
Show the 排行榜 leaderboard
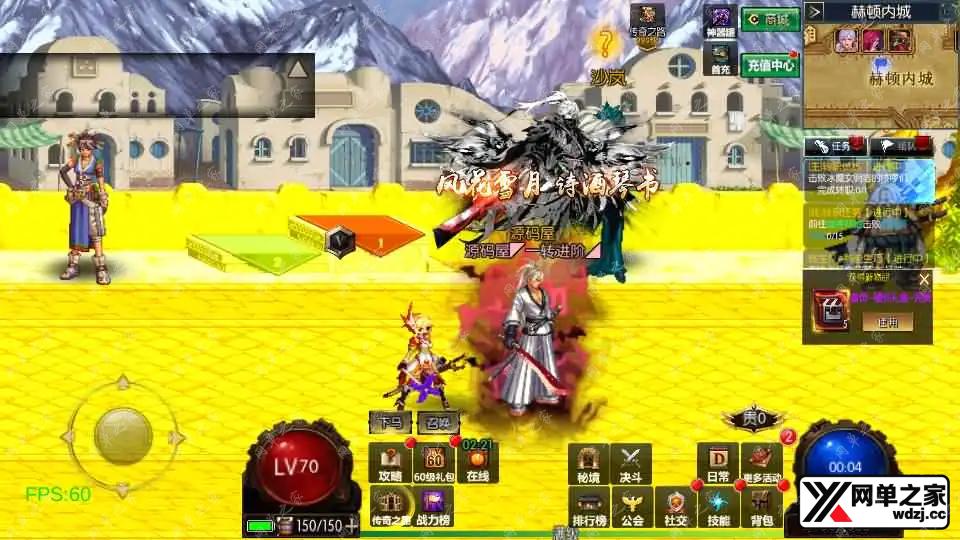(x=588, y=507)
